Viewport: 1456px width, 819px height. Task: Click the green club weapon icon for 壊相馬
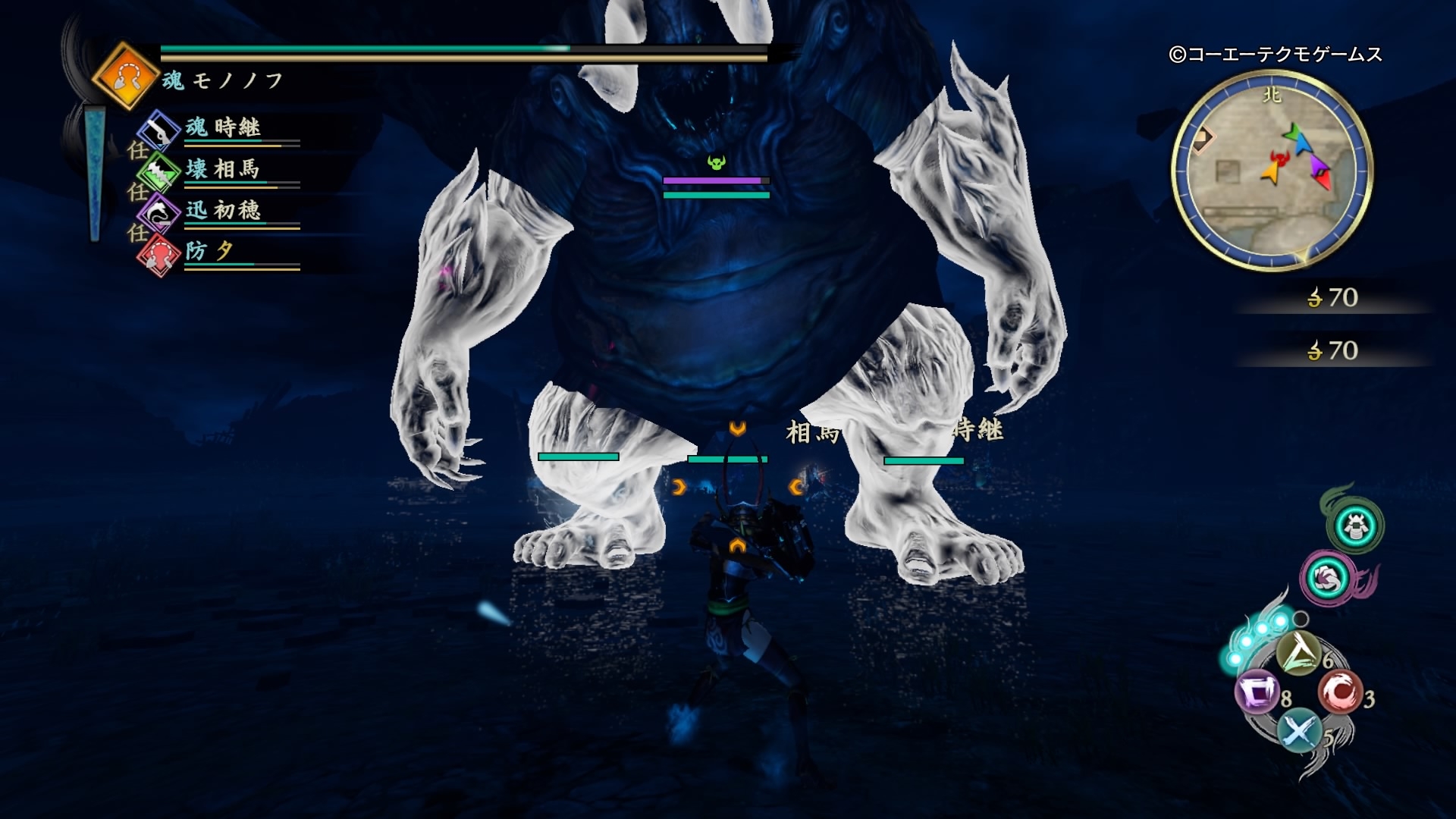tap(160, 171)
